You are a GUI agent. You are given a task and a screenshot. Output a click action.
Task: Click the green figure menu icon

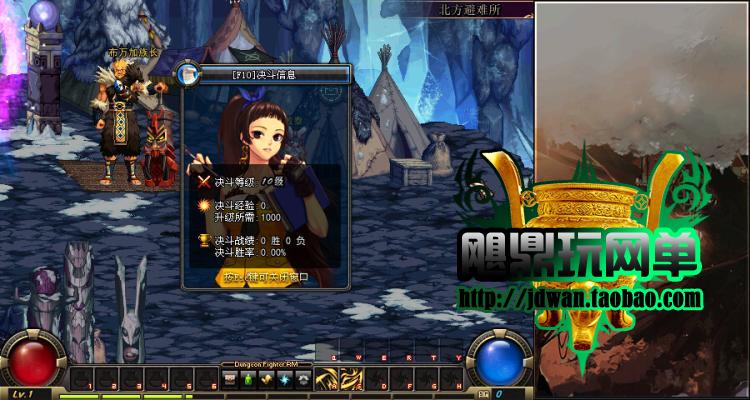pyautogui.click(x=248, y=379)
